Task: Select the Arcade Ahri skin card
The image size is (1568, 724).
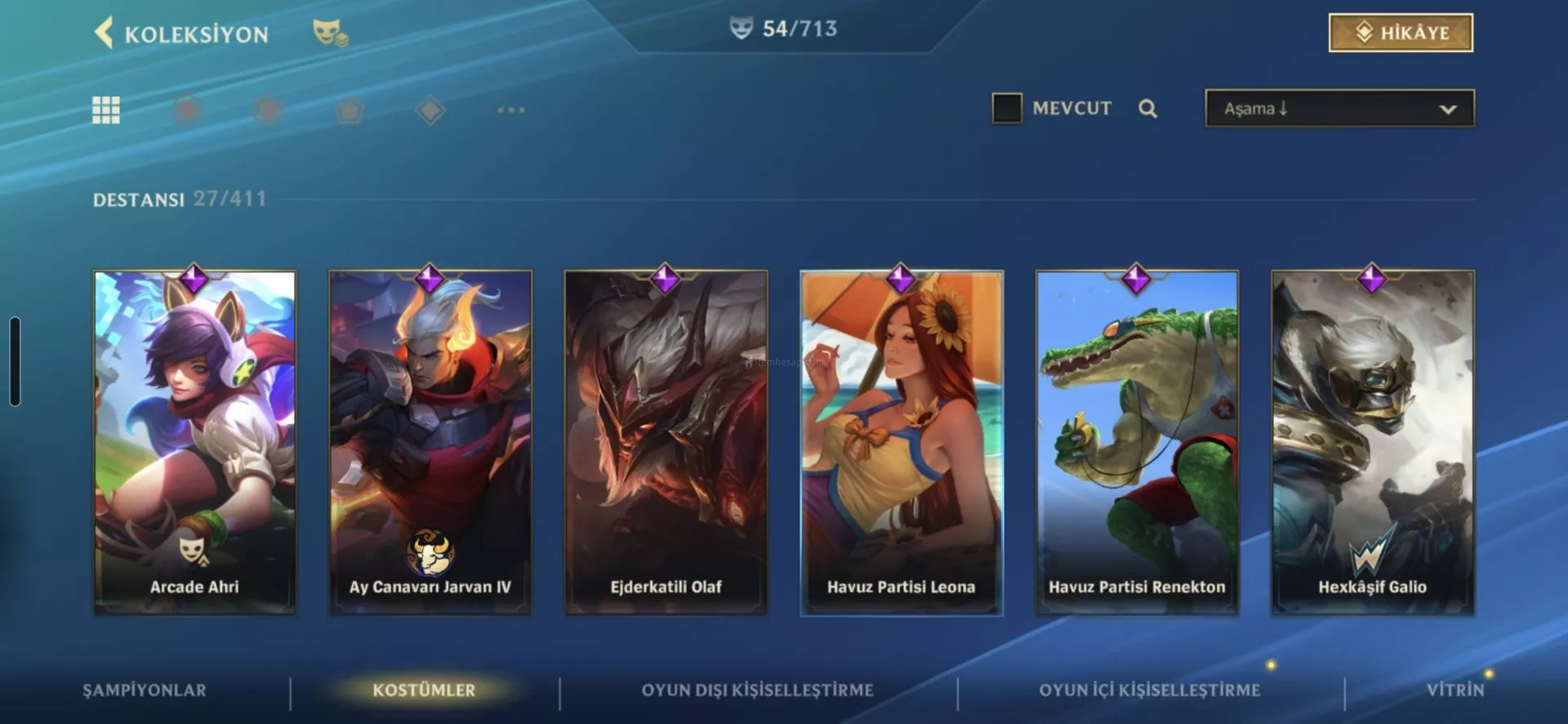Action: (195, 441)
